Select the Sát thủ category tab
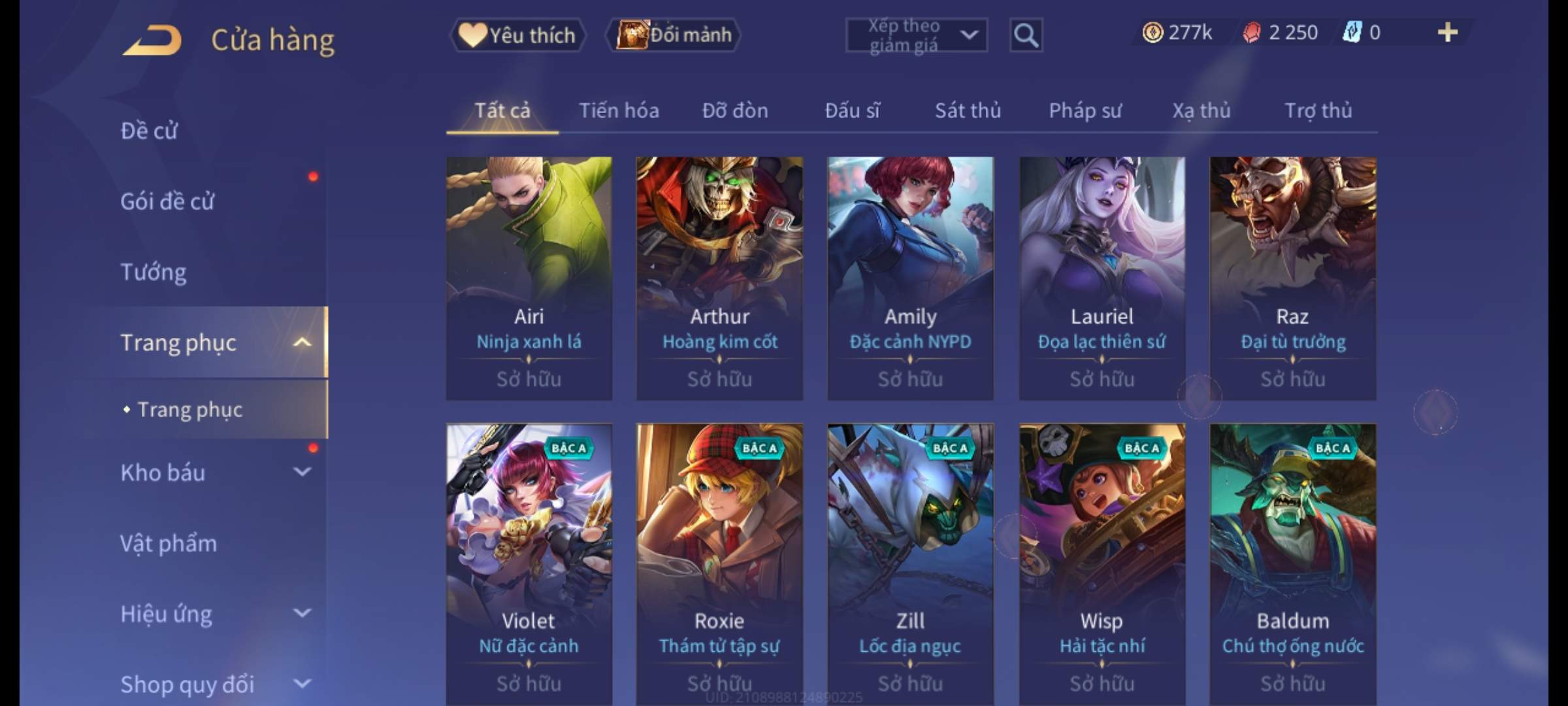Image resolution: width=1568 pixels, height=706 pixels. tap(968, 110)
